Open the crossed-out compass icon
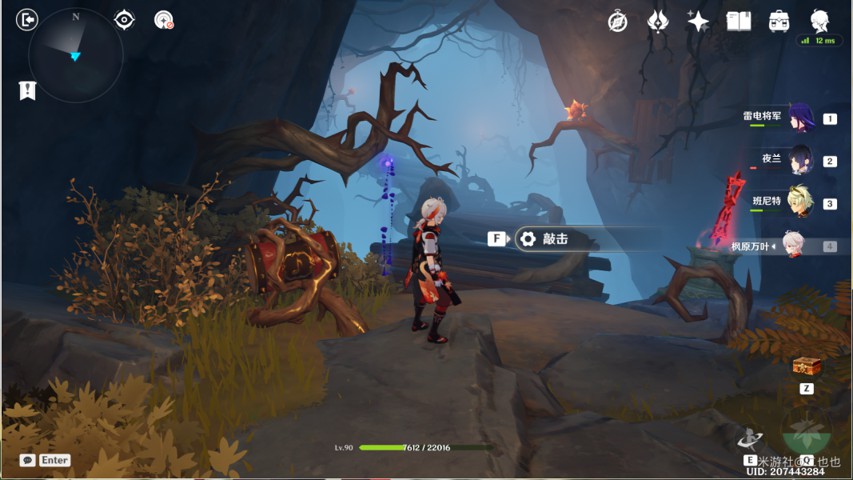This screenshot has height=480, width=853. (x=618, y=21)
